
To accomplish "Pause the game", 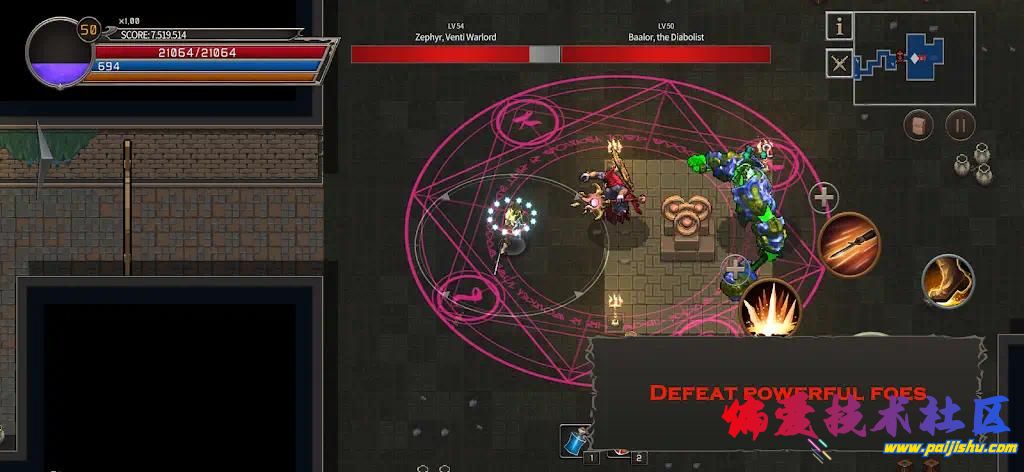I will tap(960, 125).
